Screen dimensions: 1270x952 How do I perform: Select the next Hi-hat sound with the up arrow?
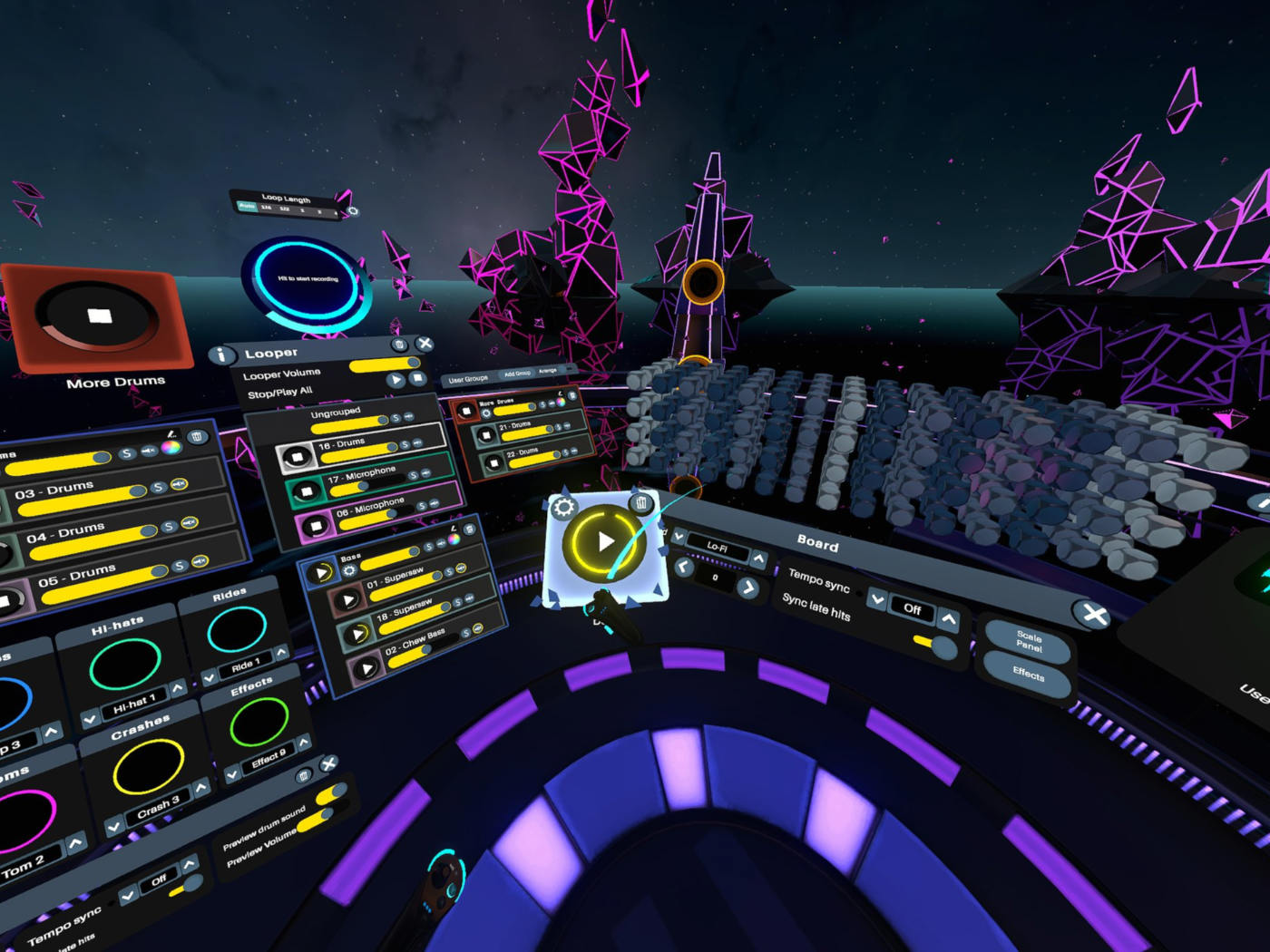(x=178, y=689)
